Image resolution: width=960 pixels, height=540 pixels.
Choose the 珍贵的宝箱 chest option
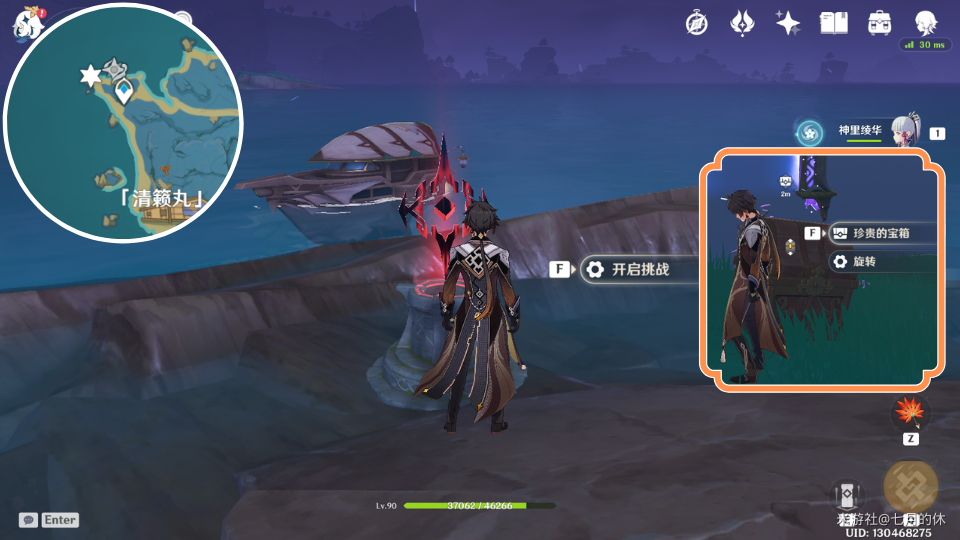882,233
